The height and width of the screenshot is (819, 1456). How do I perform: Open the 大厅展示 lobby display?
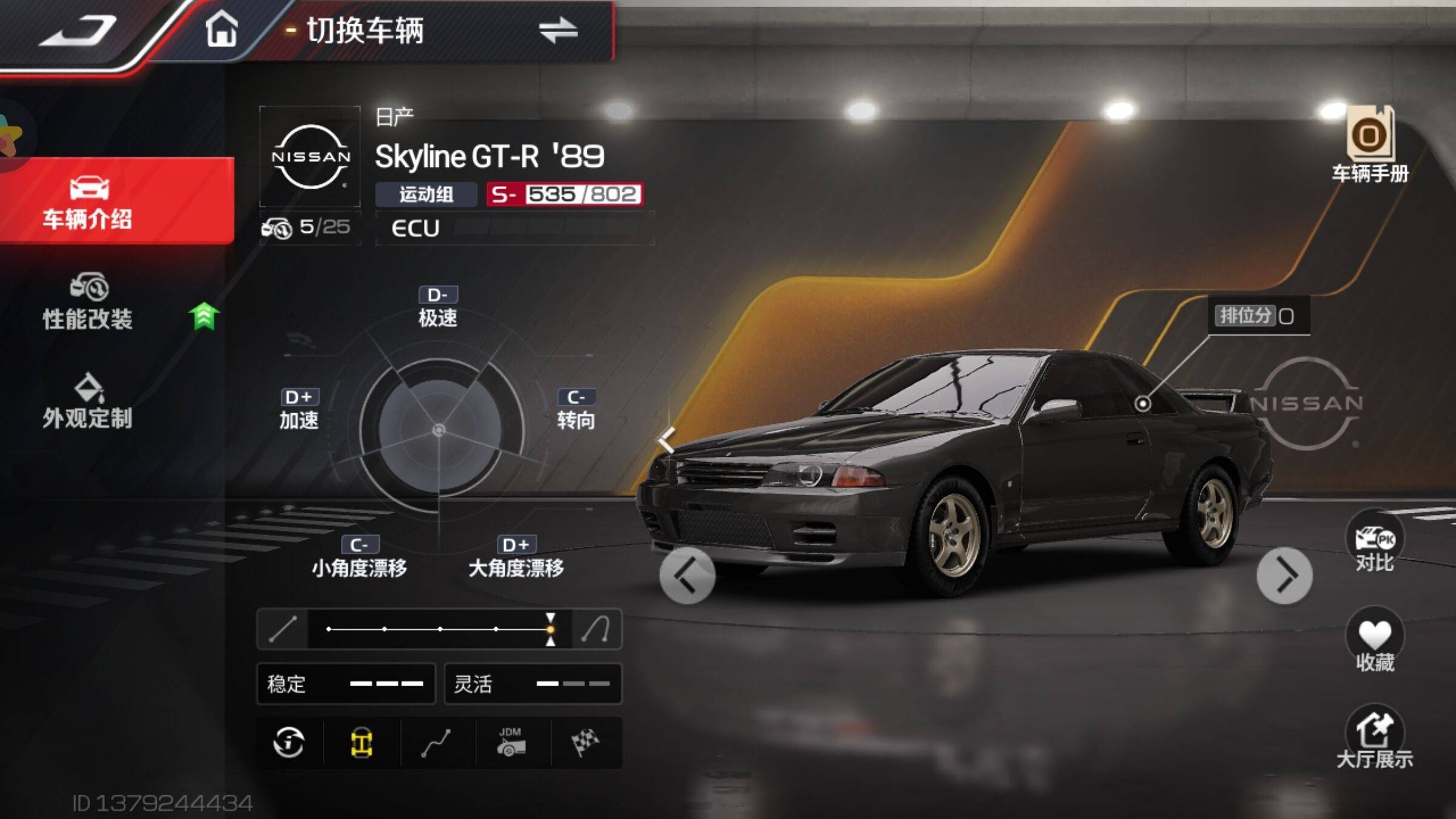click(x=1375, y=737)
